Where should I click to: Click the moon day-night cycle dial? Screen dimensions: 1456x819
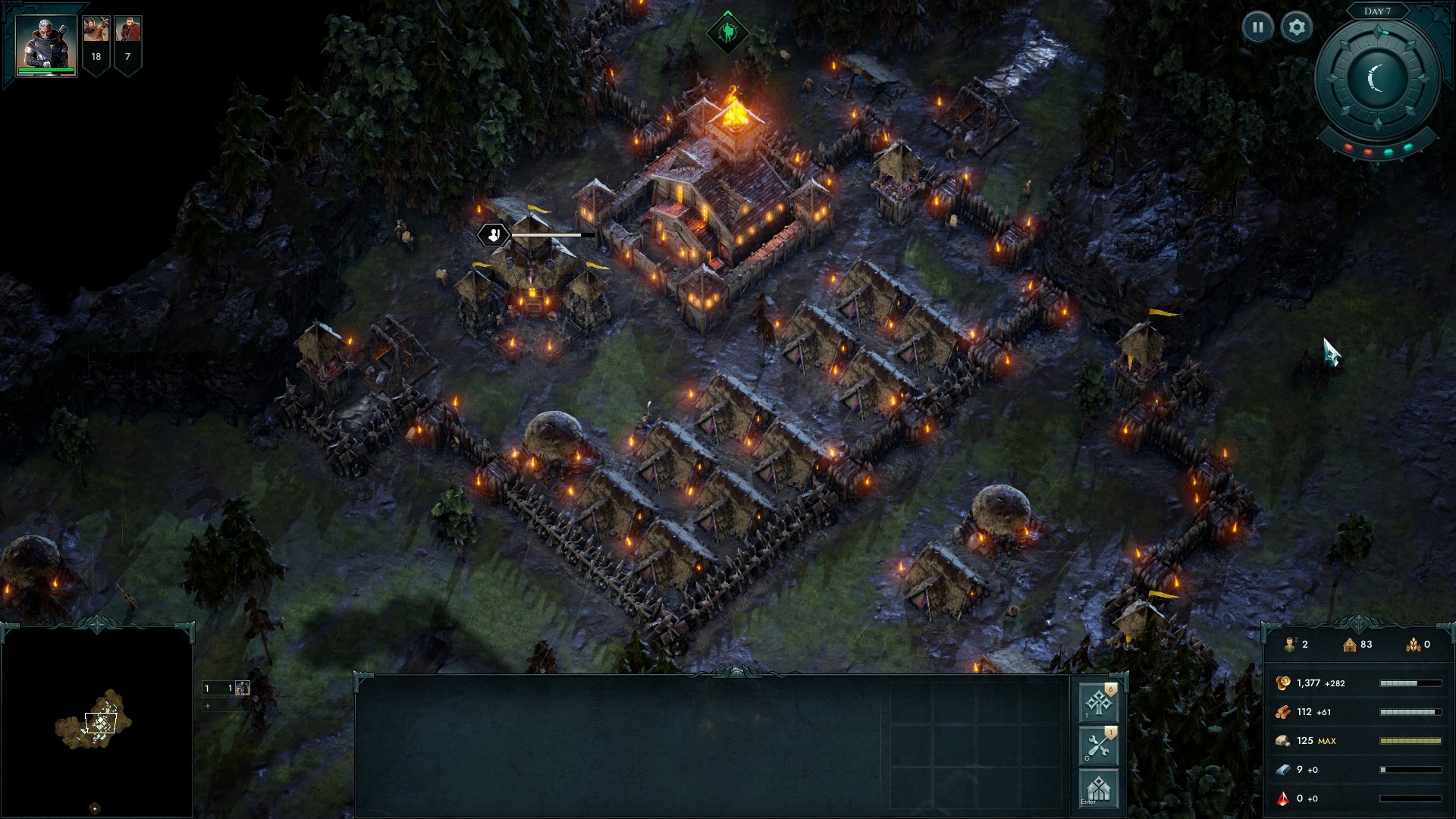click(1378, 78)
